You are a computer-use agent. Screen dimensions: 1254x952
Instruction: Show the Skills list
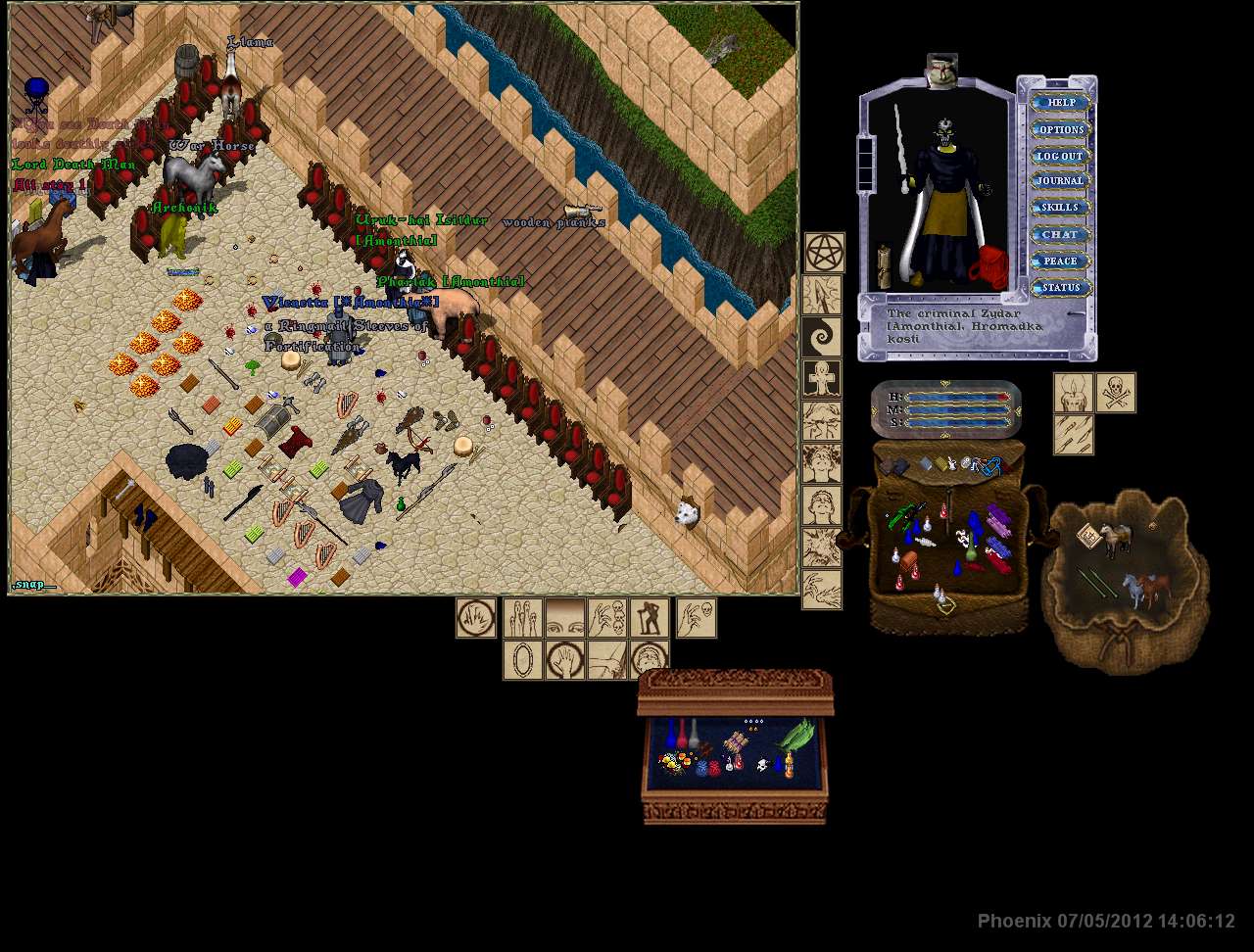click(1061, 208)
